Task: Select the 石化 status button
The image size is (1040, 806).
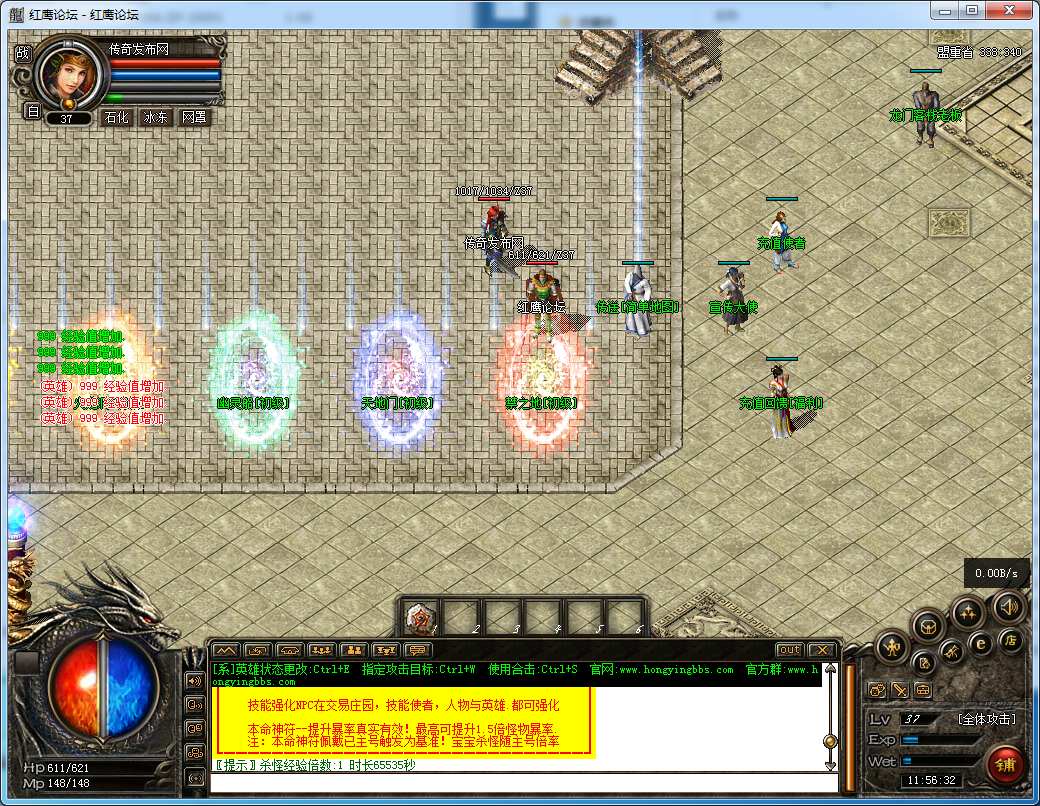Action: coord(116,117)
